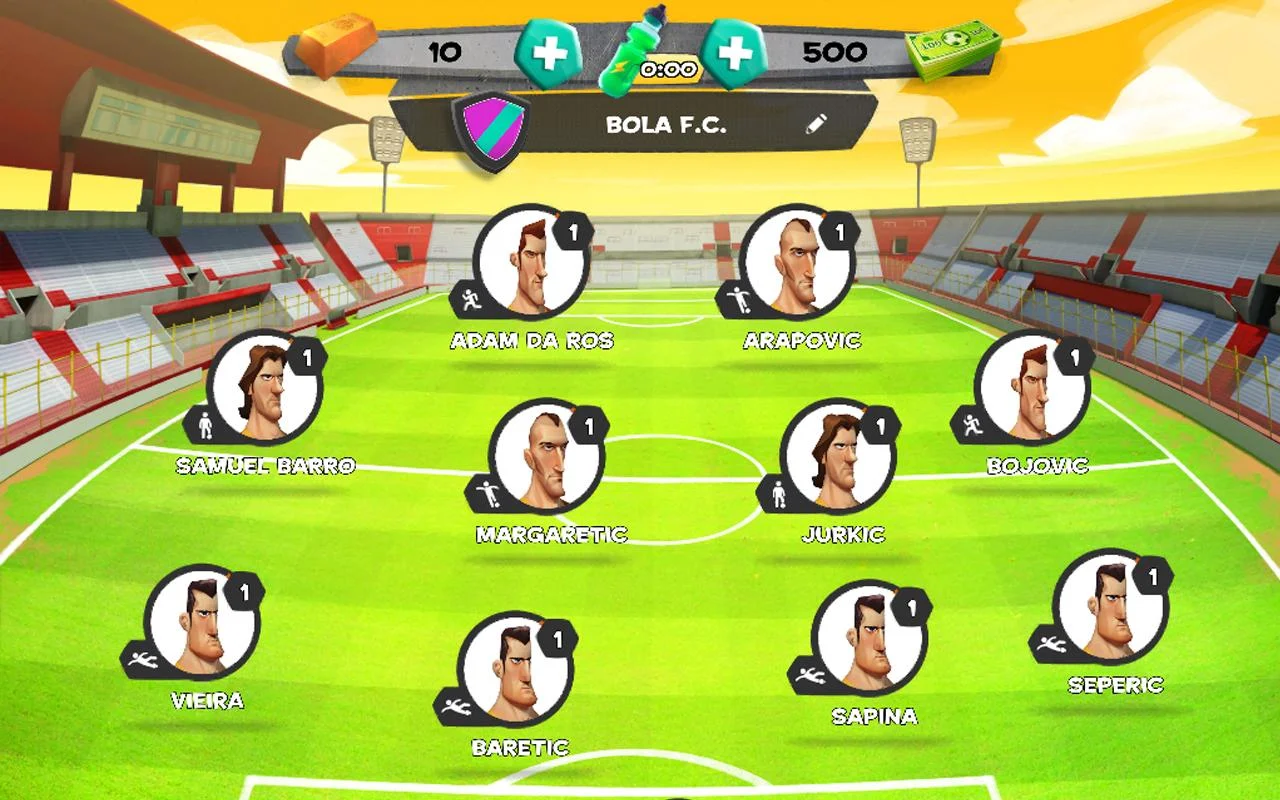This screenshot has width=1280, height=800.
Task: Click the pencil icon to rename the team
Action: tap(817, 125)
